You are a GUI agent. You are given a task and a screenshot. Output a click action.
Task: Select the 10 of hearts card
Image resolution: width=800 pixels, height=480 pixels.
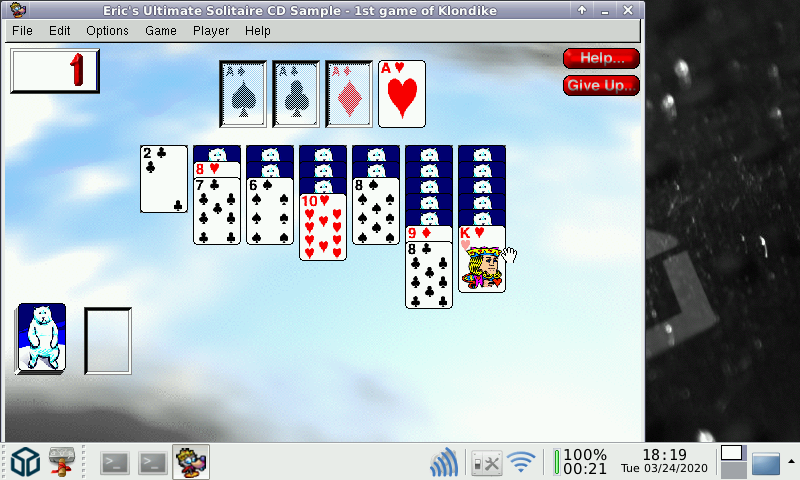[x=323, y=228]
